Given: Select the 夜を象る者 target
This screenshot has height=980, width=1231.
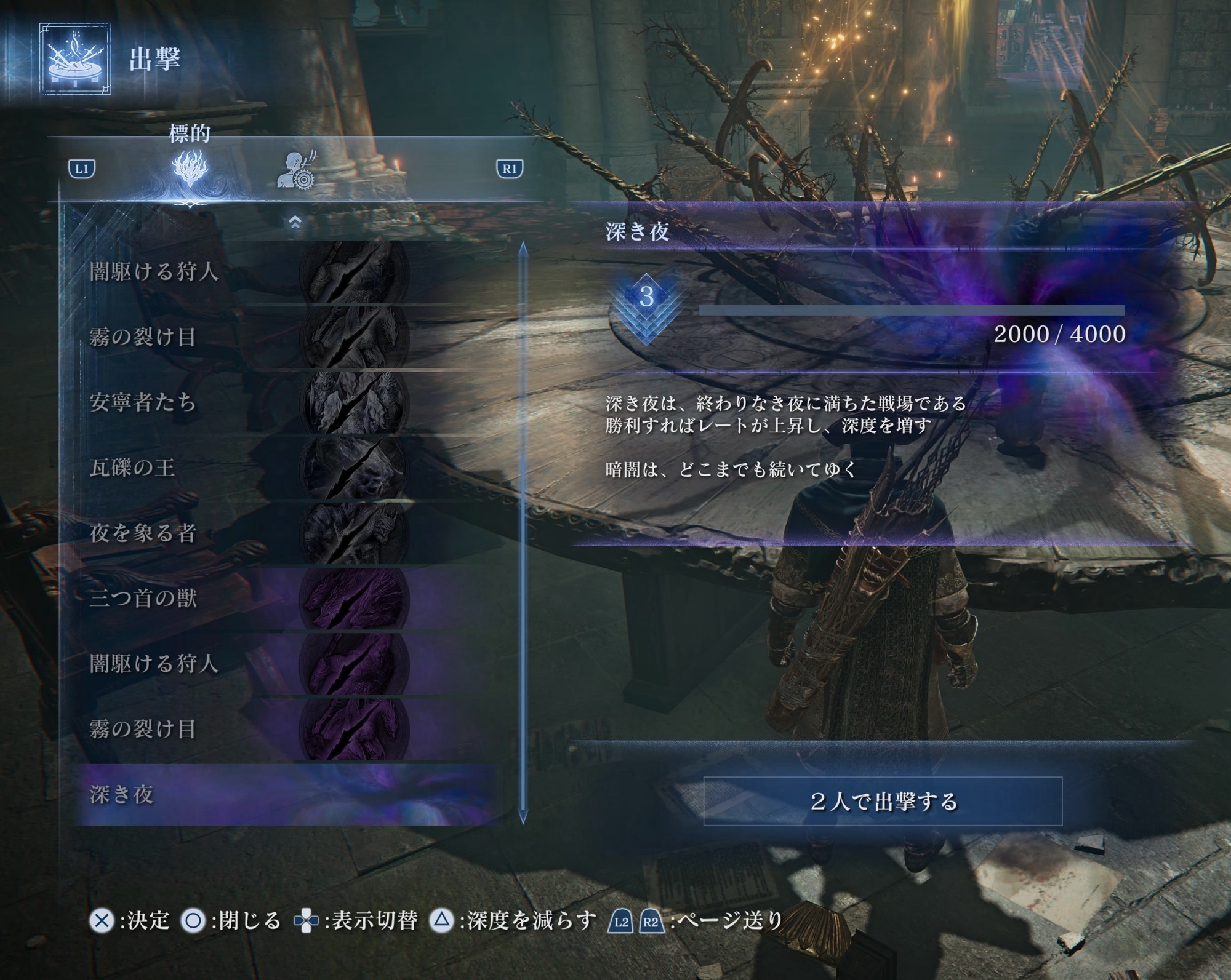Looking at the screenshot, I should click(x=246, y=533).
